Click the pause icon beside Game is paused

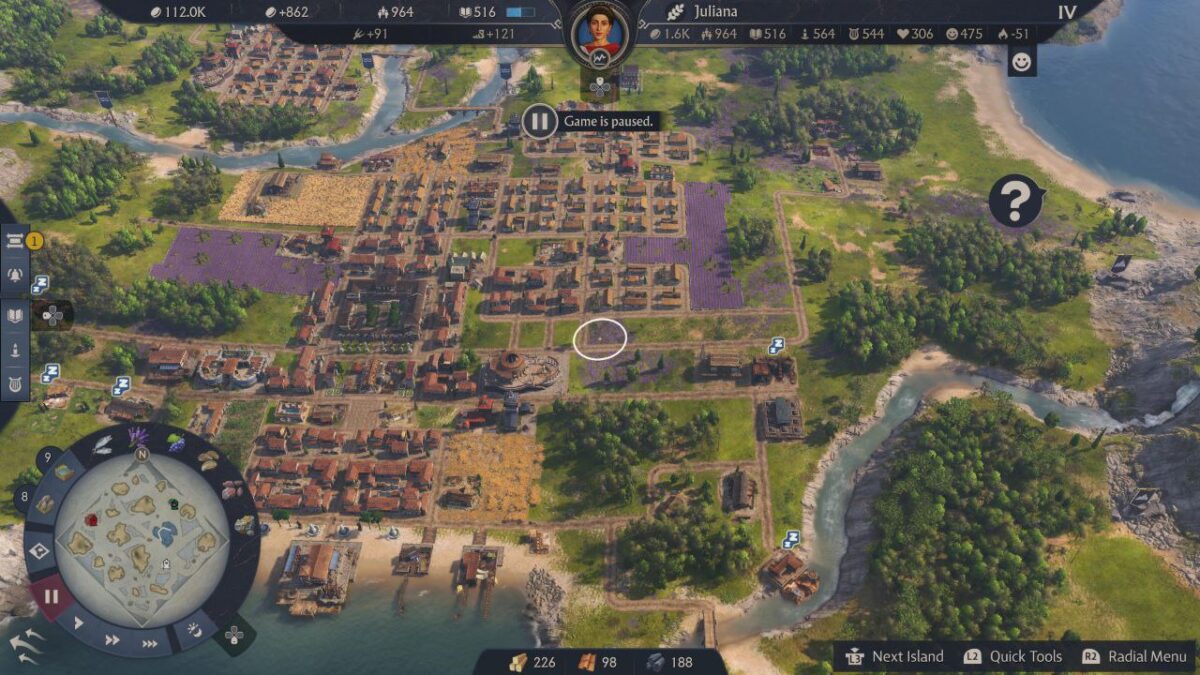(539, 122)
